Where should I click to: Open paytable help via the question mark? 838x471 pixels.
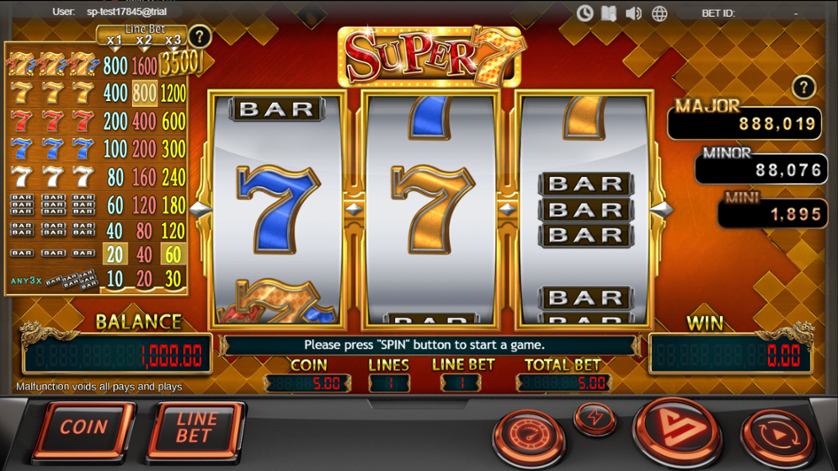pos(200,37)
